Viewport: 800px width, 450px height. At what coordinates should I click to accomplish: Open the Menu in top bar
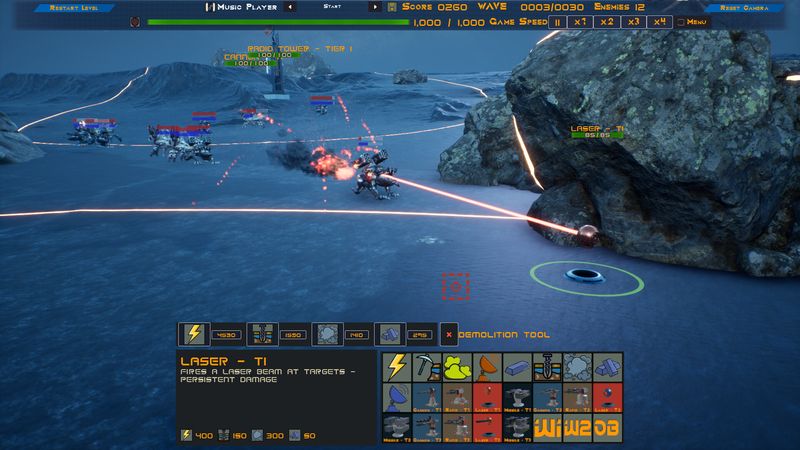click(x=692, y=21)
